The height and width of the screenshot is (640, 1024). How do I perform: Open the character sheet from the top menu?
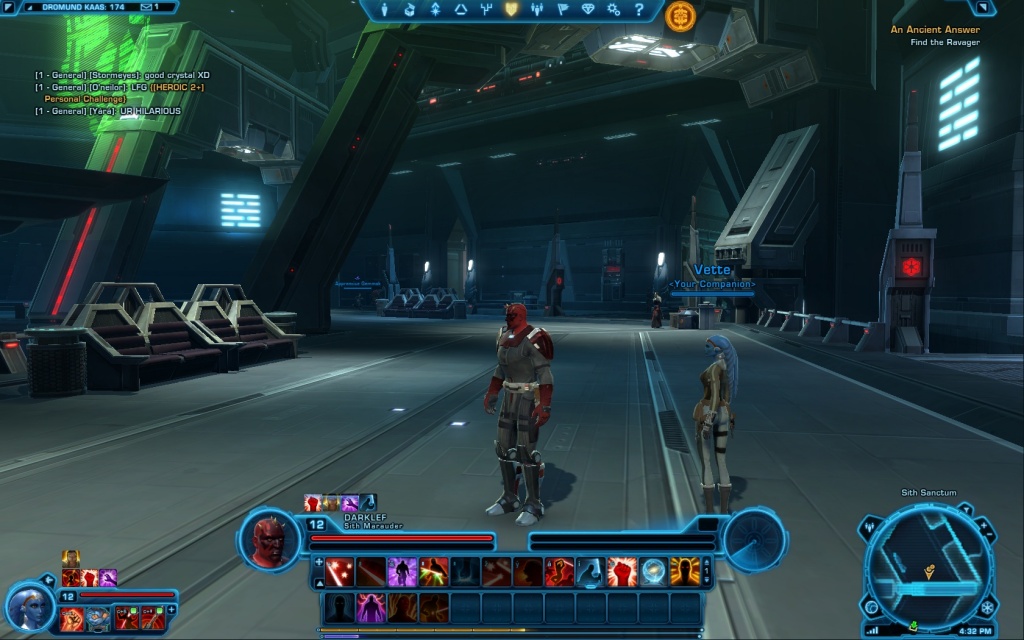pos(383,10)
